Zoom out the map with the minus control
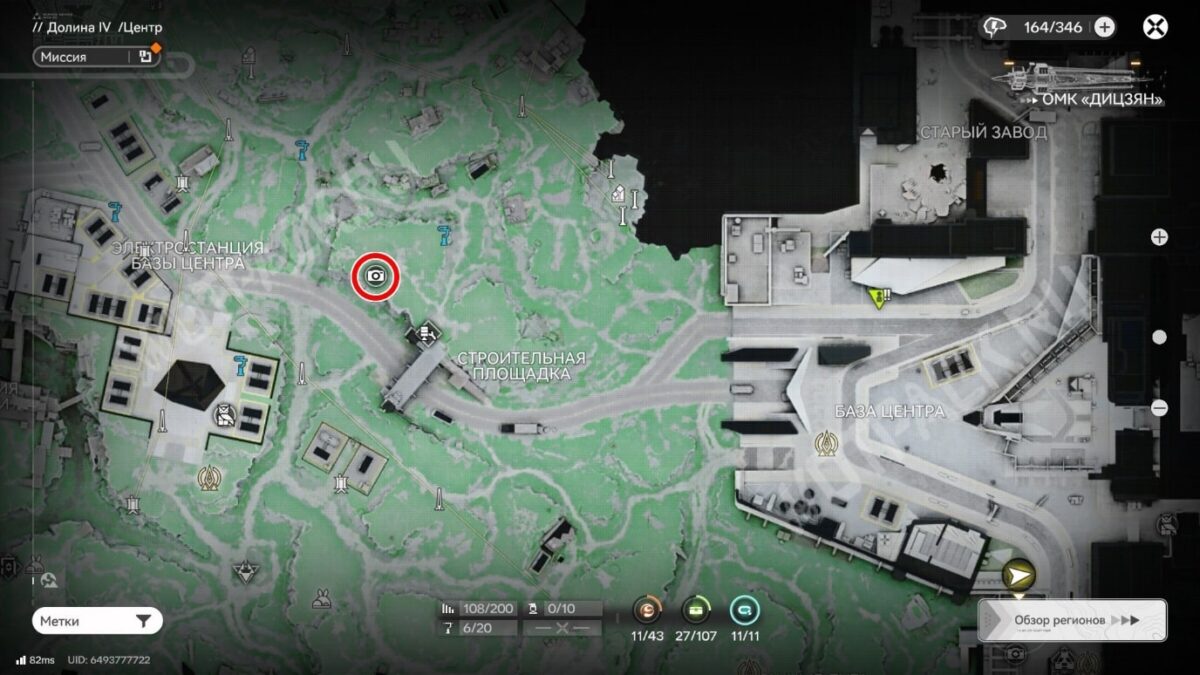Screen dimensions: 1200x675 [1159, 407]
